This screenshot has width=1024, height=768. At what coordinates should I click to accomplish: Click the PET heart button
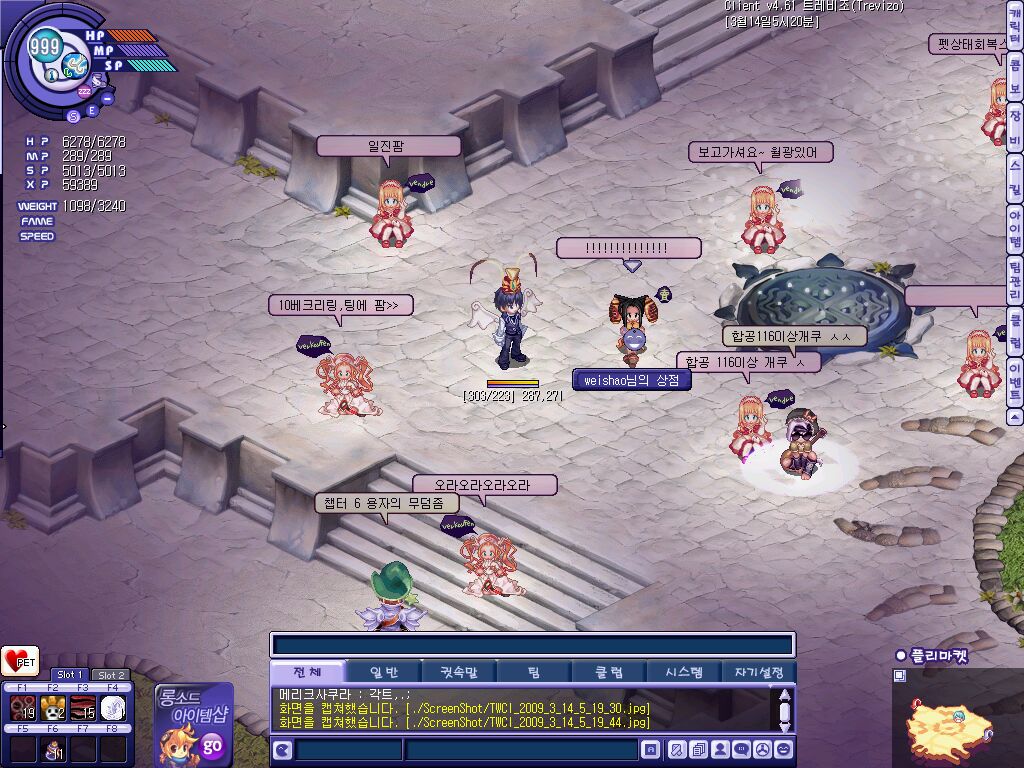click(20, 661)
